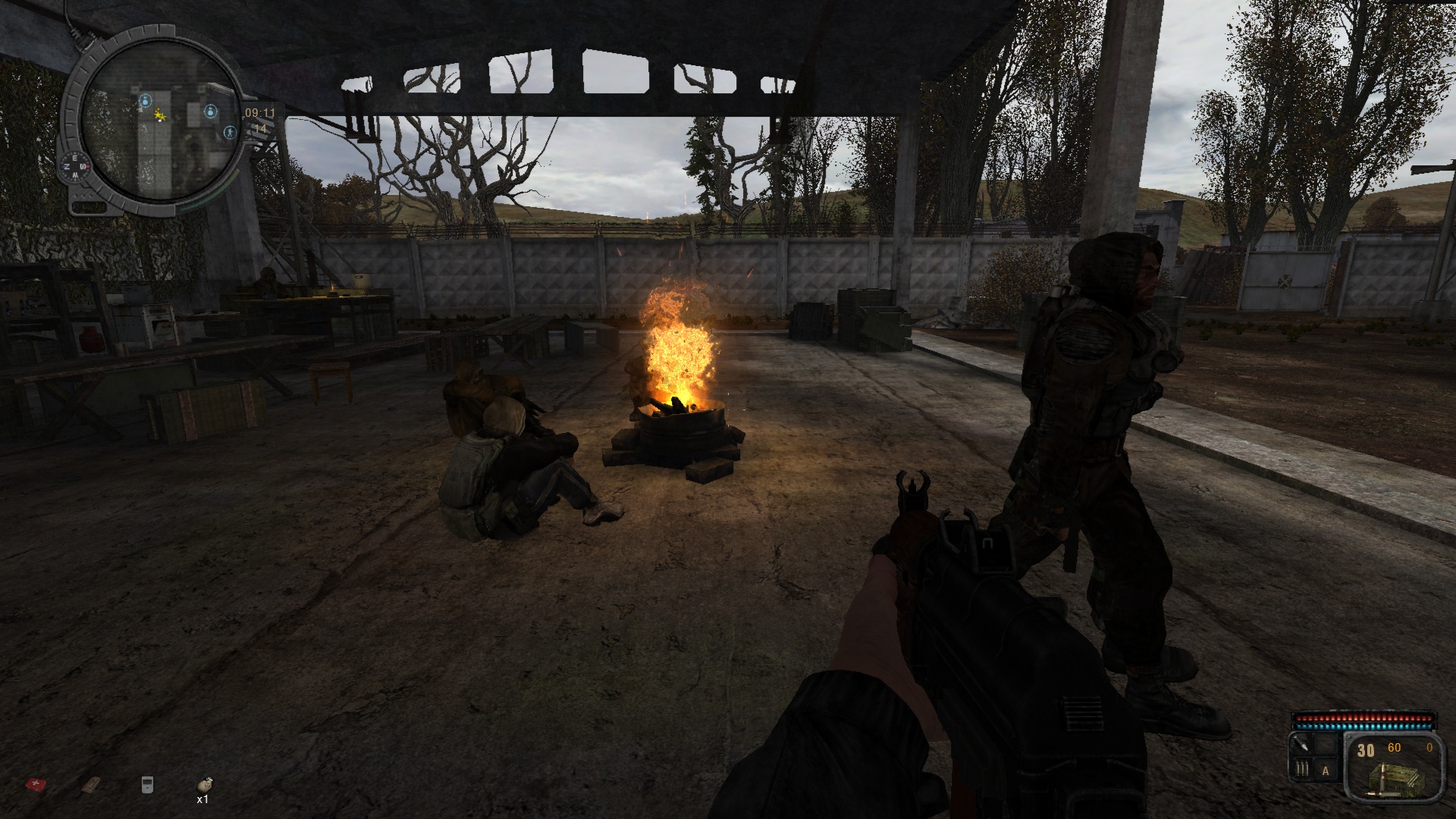Use the red medkit quick slot
Viewport: 1456px width, 819px height.
pos(34,784)
